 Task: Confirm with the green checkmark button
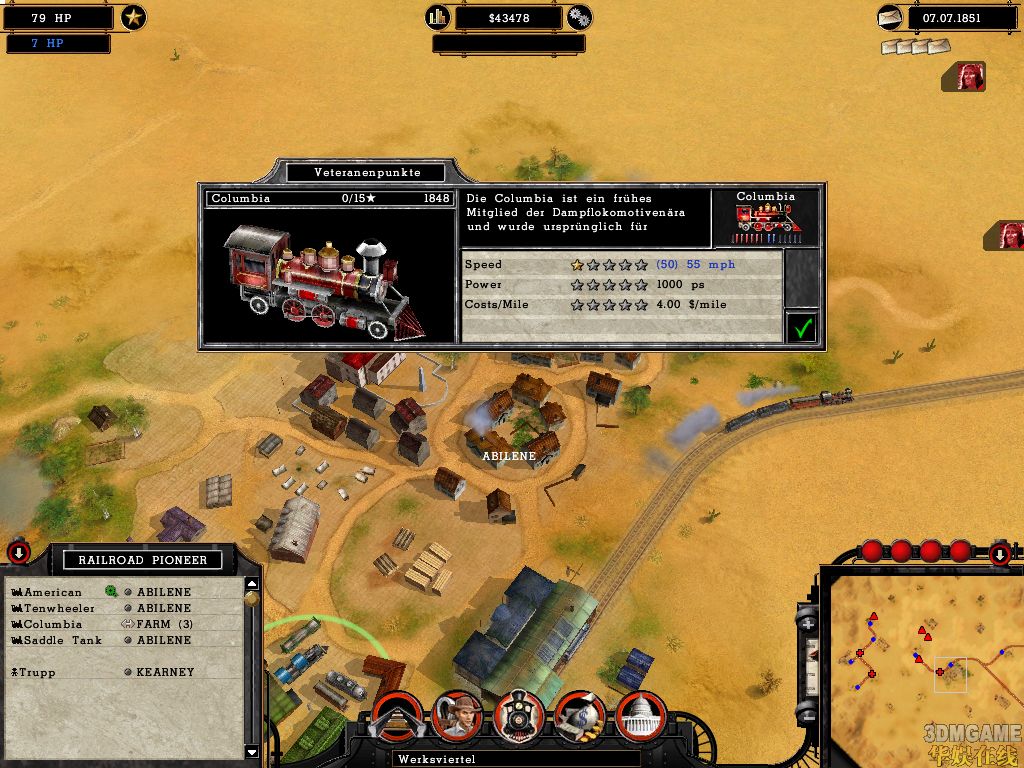click(x=800, y=327)
